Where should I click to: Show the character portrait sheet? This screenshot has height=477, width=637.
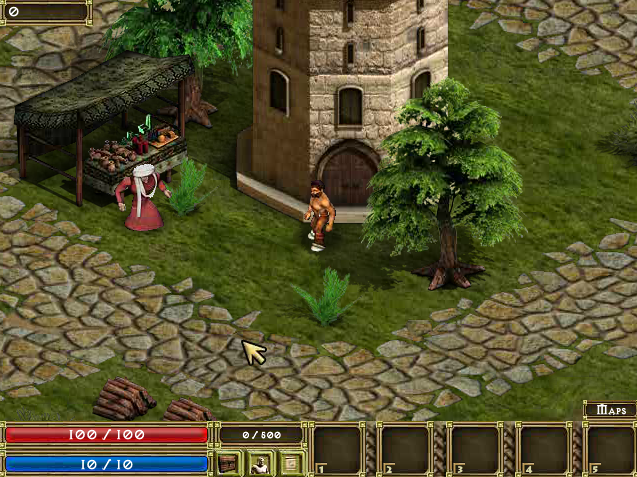pyautogui.click(x=260, y=463)
